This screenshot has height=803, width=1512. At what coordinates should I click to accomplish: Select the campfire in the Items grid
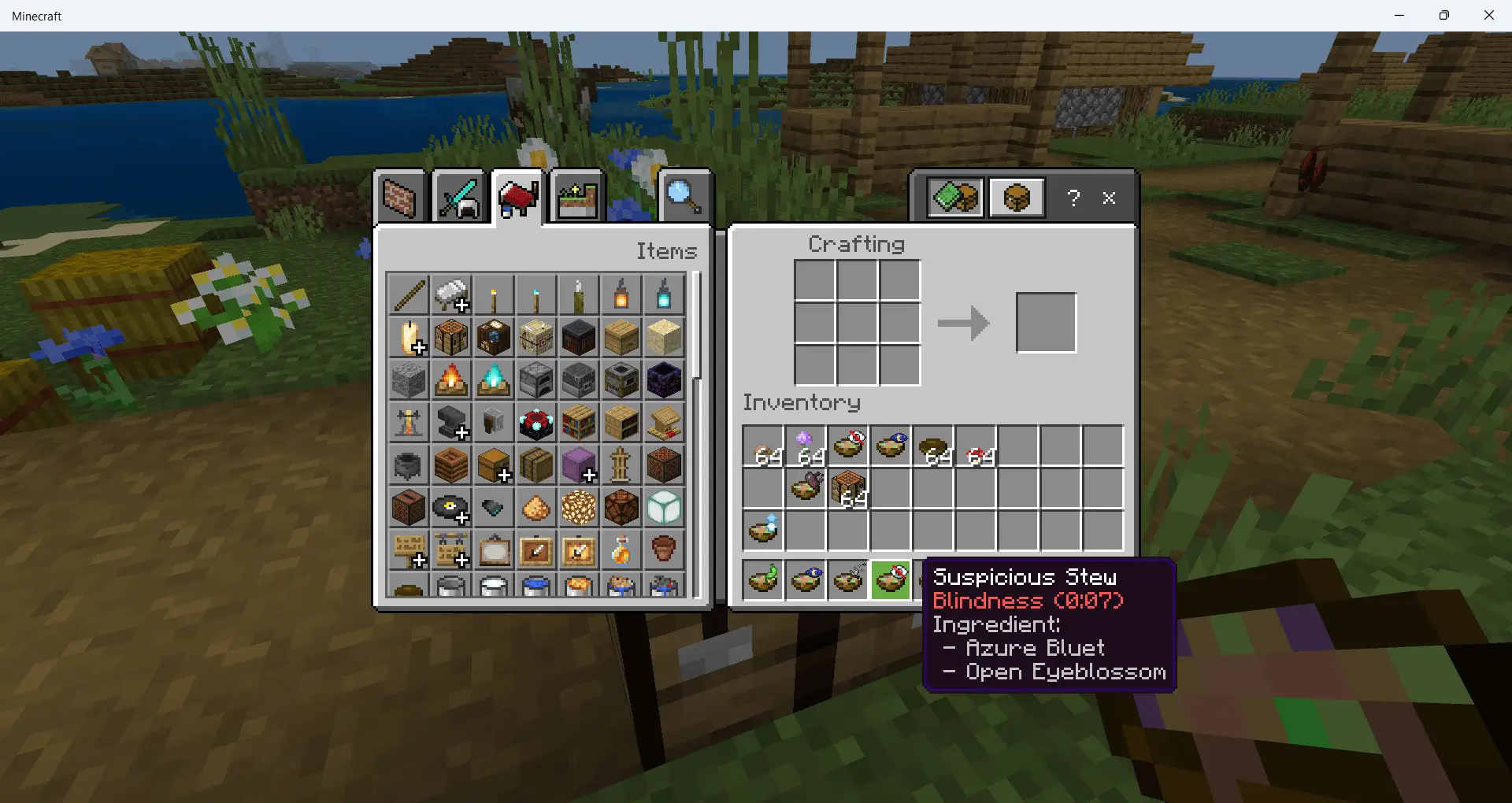(451, 380)
